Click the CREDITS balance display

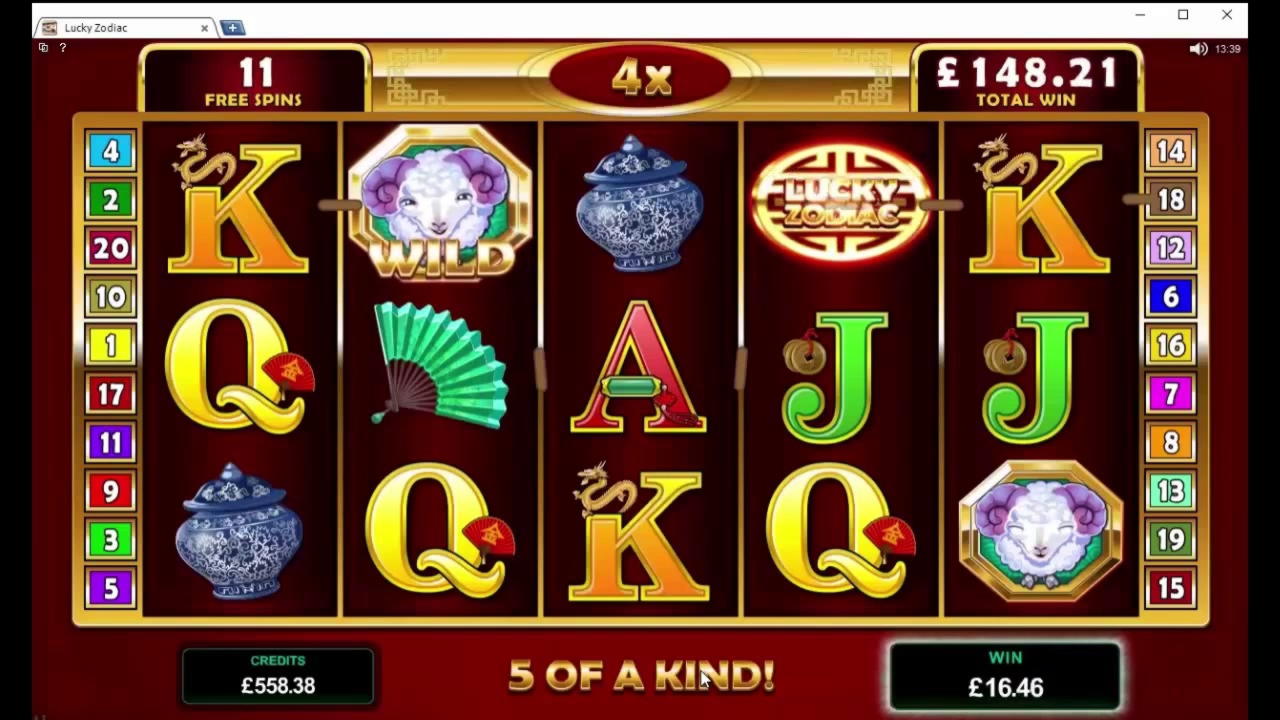tap(278, 675)
